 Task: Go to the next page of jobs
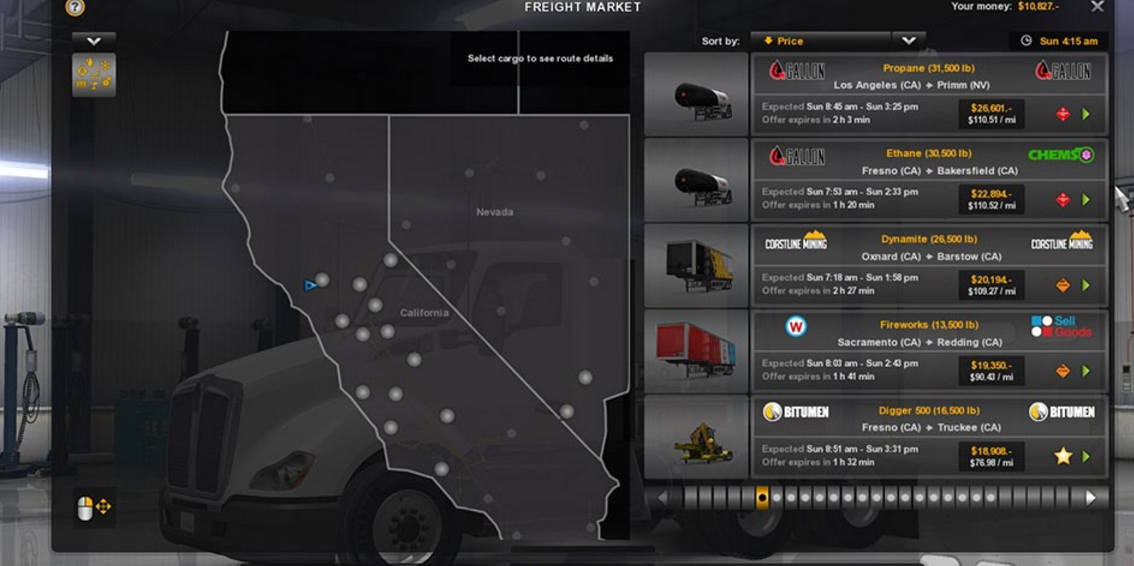pyautogui.click(x=1091, y=497)
